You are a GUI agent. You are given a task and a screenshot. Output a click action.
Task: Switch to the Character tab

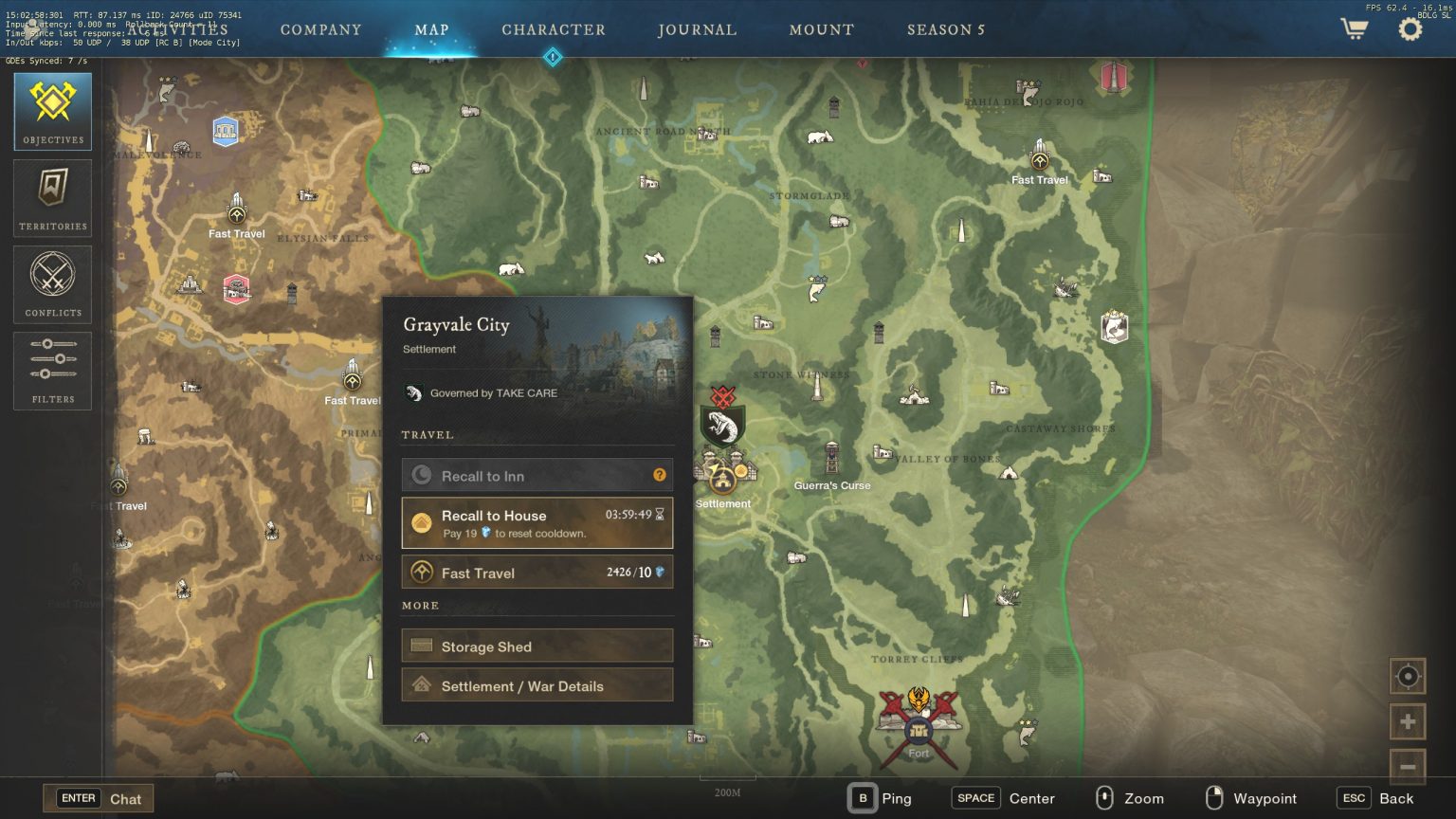(x=555, y=29)
